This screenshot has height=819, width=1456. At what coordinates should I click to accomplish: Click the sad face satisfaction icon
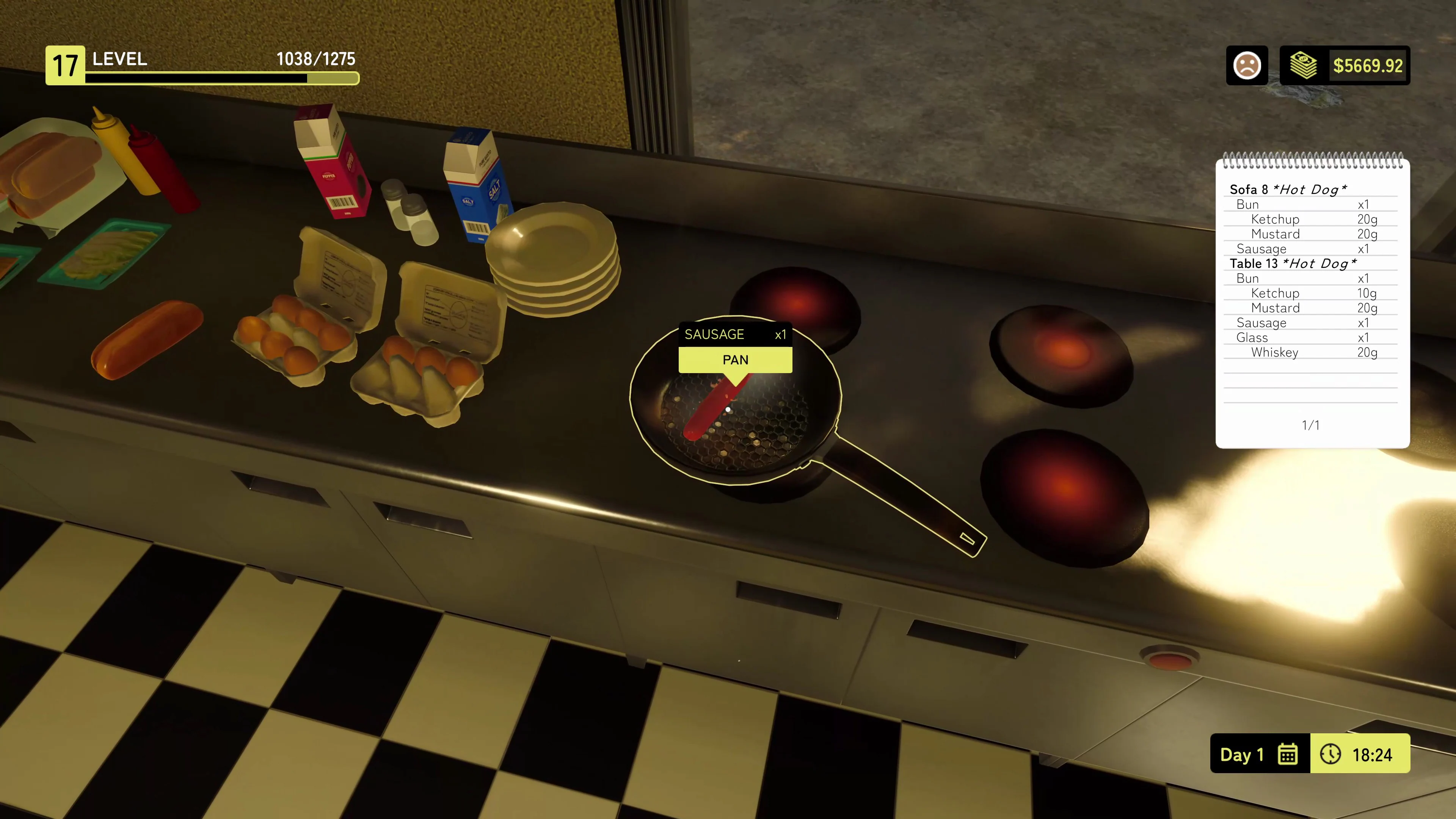[x=1247, y=66]
